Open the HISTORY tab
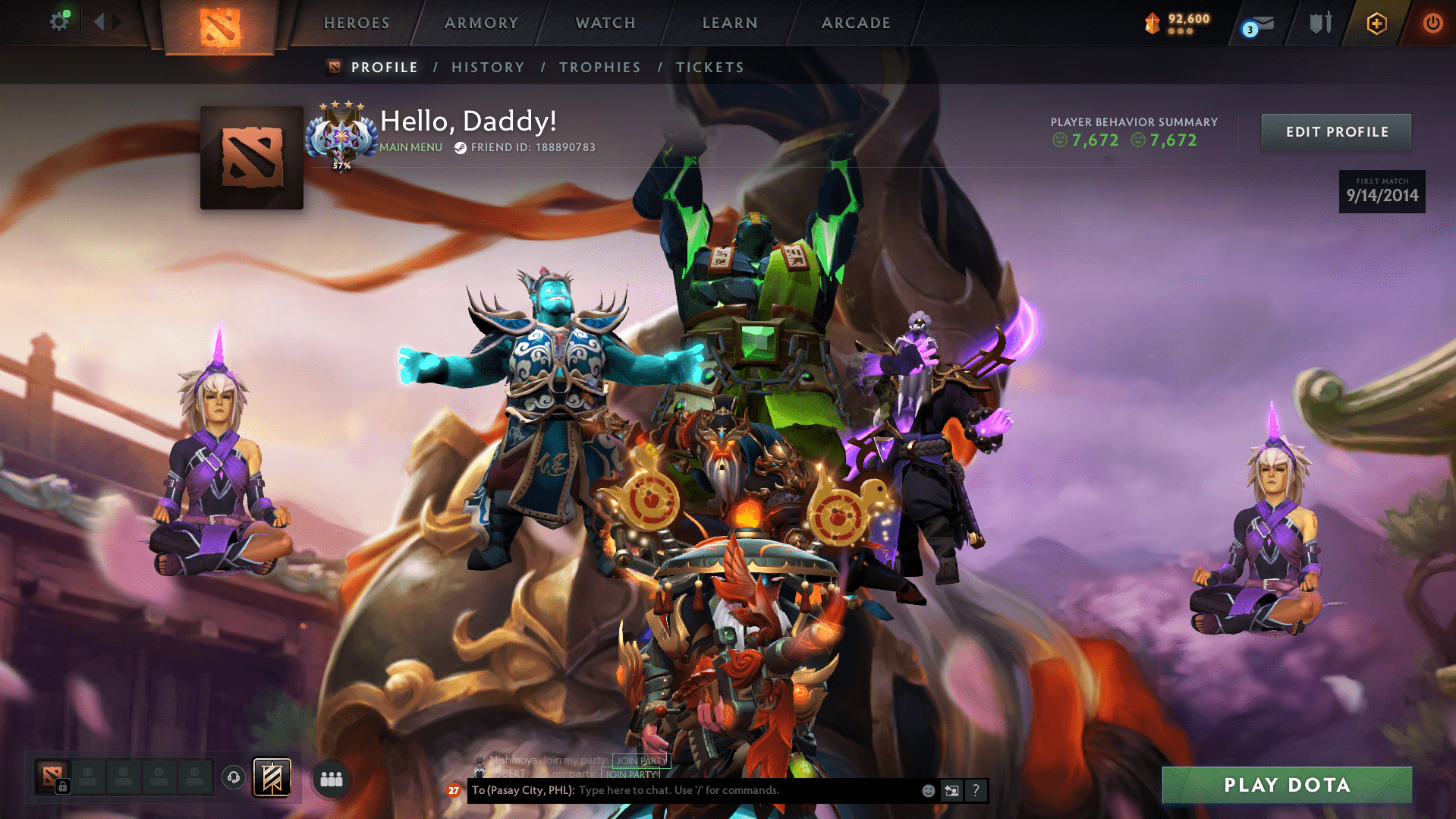The height and width of the screenshot is (819, 1456). [x=488, y=67]
